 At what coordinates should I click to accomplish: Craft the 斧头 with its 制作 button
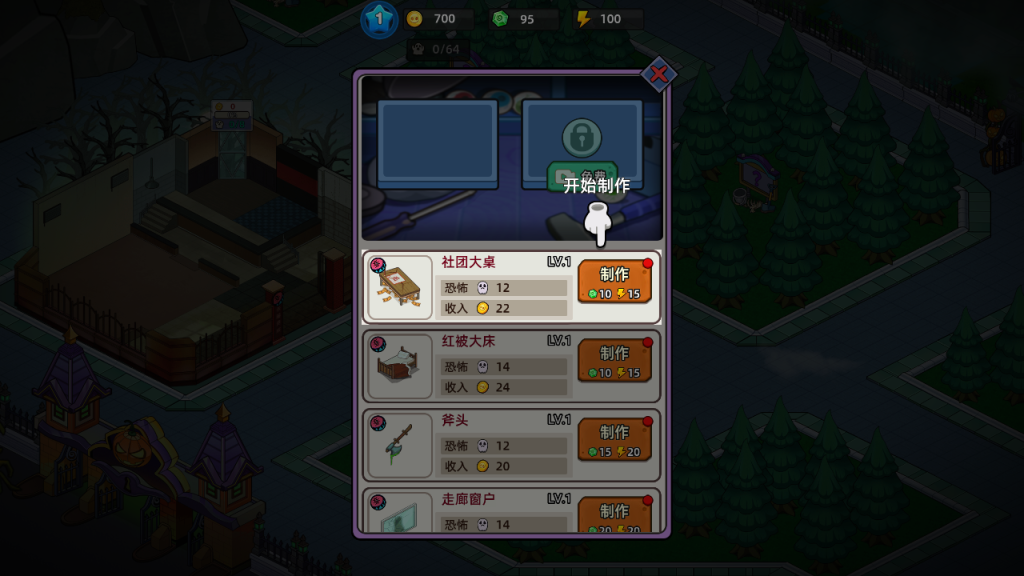614,440
